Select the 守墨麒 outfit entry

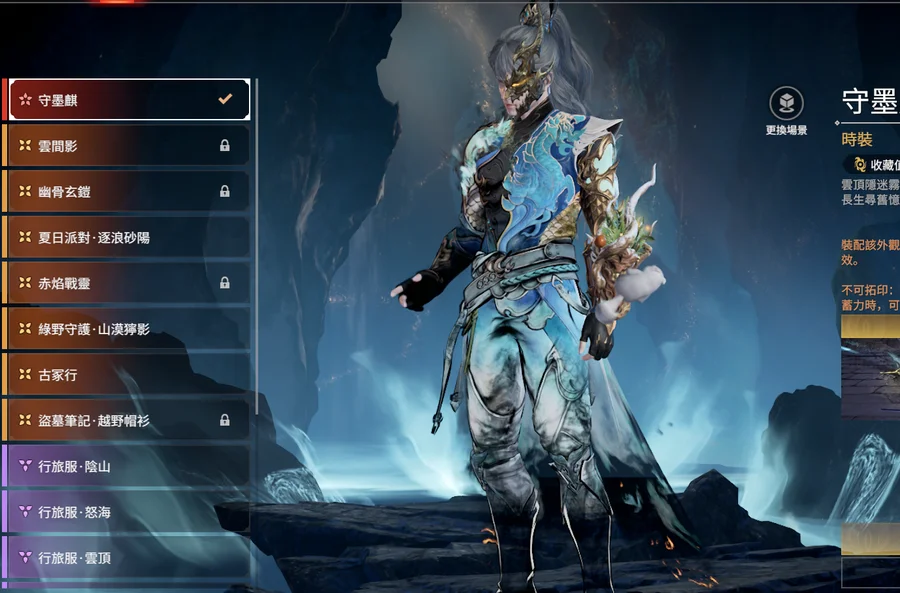pos(128,100)
